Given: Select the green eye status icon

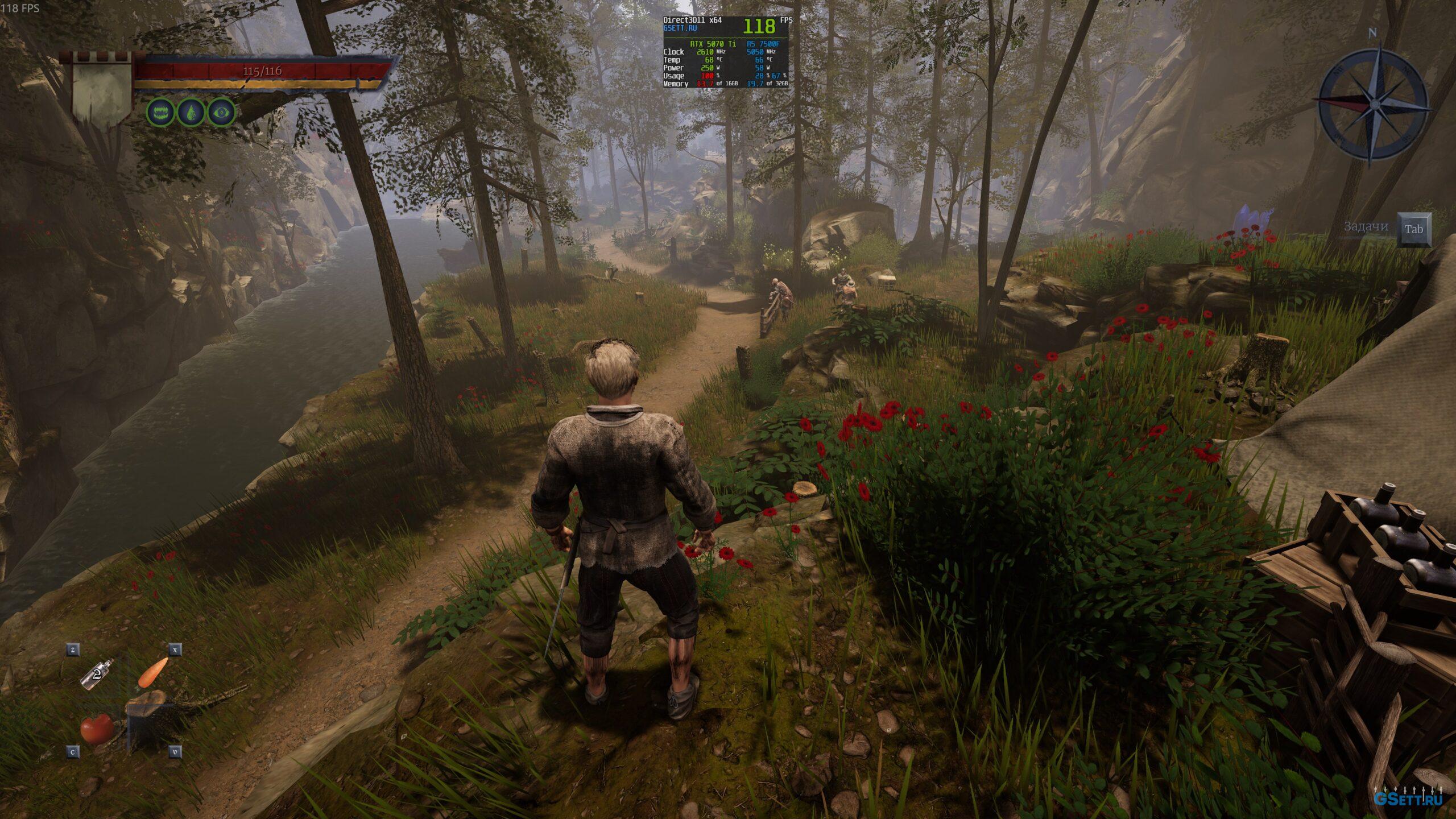Looking at the screenshot, I should (x=221, y=112).
